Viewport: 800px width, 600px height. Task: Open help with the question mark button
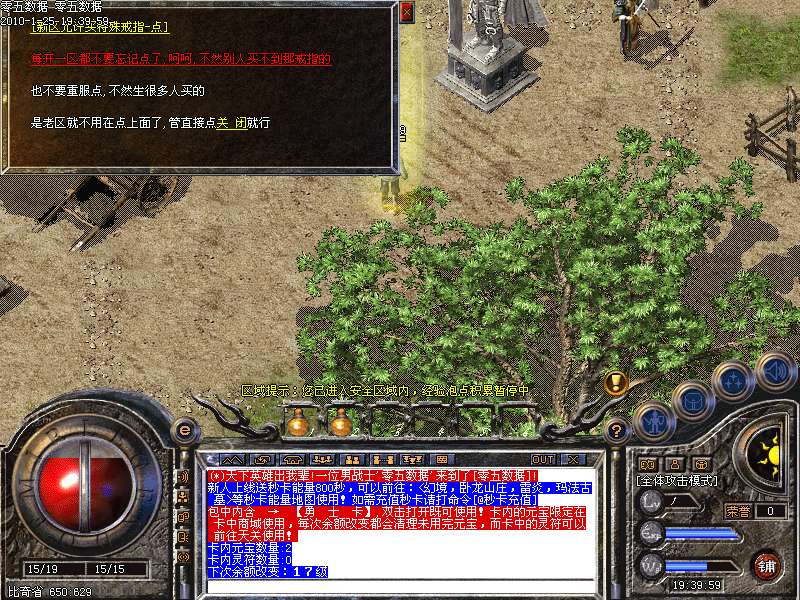[617, 431]
